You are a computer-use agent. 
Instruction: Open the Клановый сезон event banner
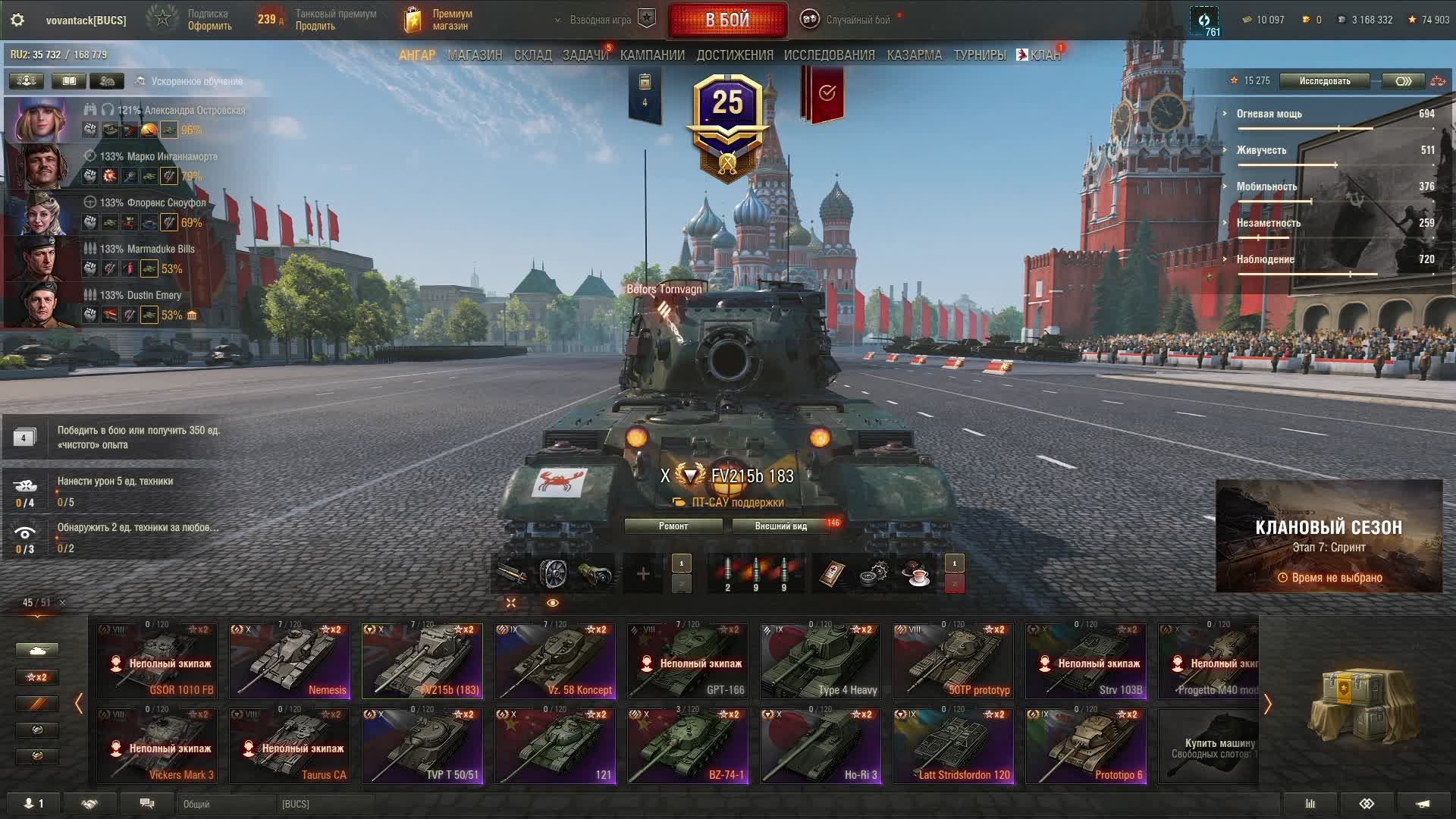pyautogui.click(x=1329, y=536)
